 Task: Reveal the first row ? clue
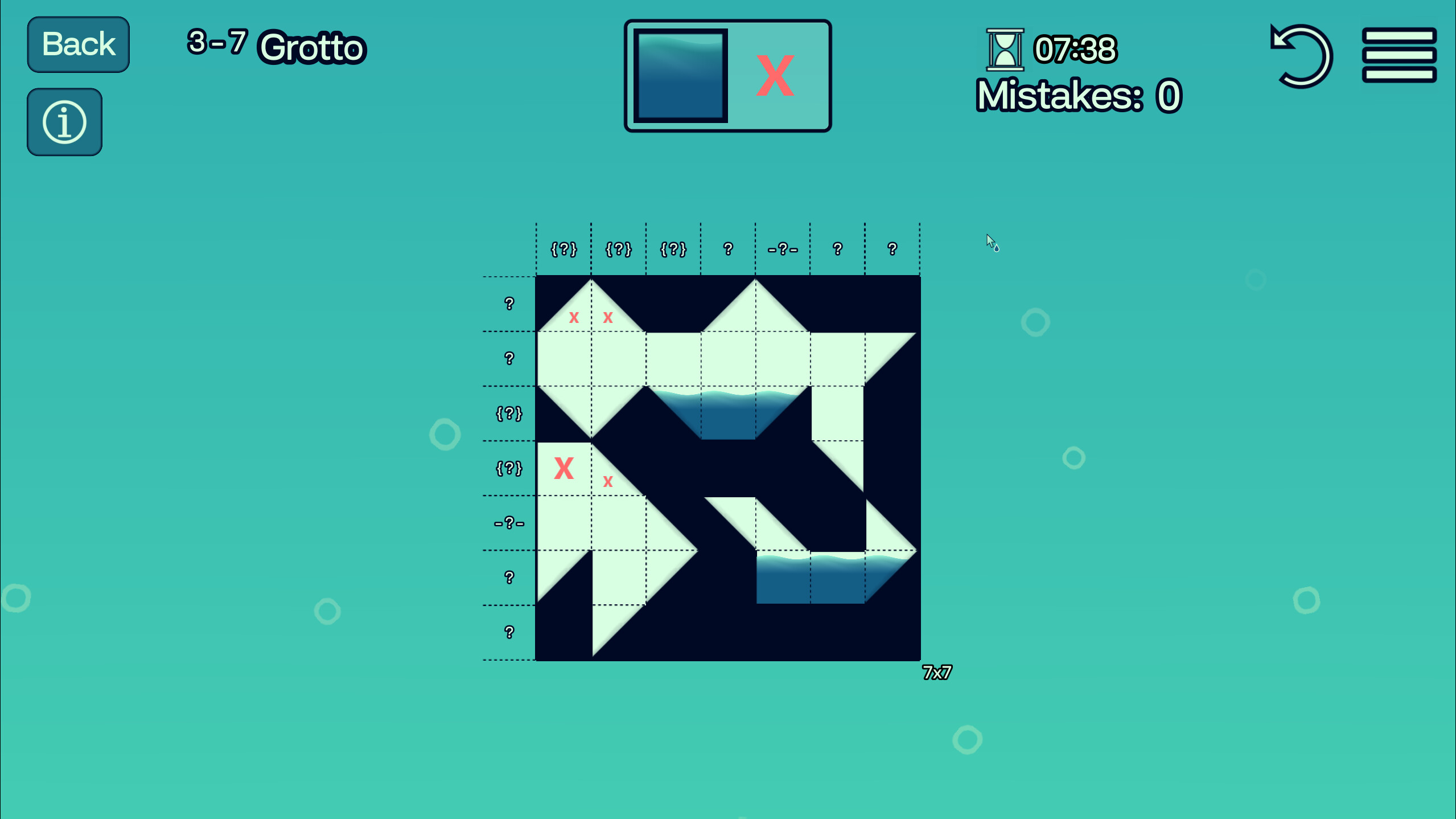pyautogui.click(x=508, y=304)
